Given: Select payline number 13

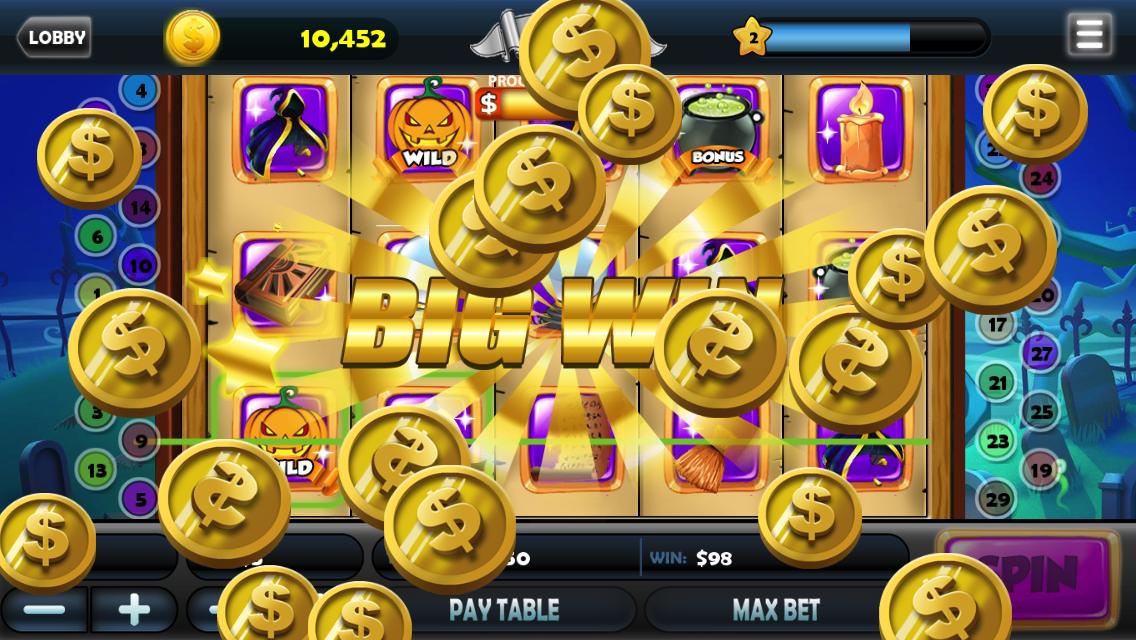Looking at the screenshot, I should click(x=97, y=470).
